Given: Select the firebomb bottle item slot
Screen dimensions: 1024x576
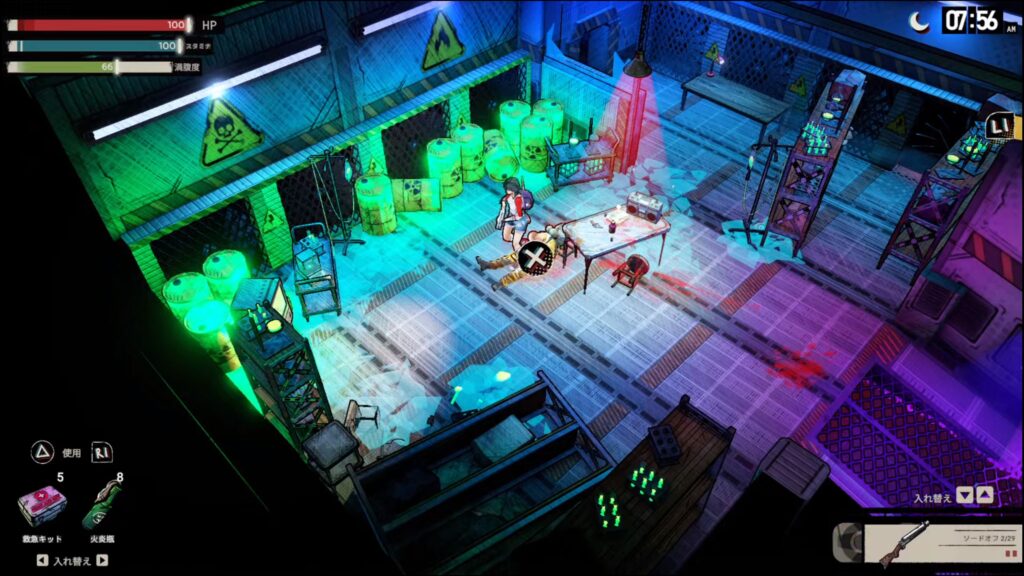Looking at the screenshot, I should pyautogui.click(x=102, y=506).
